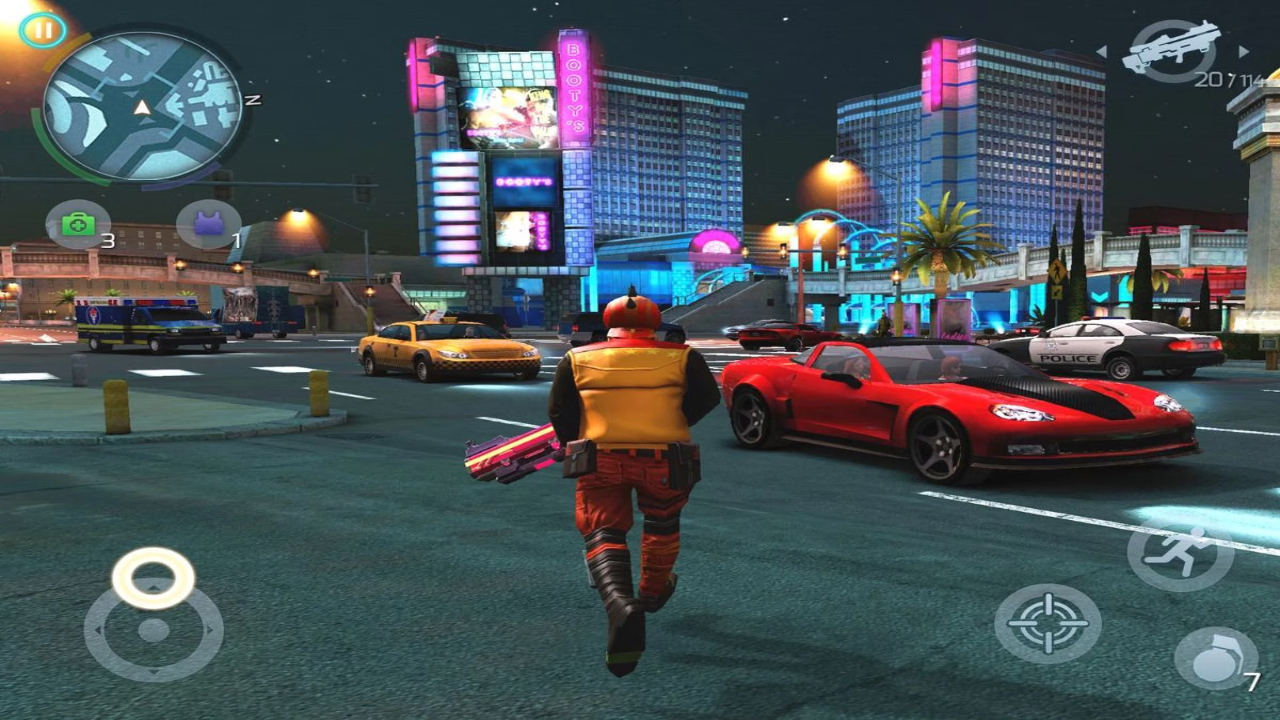Tap the armor count number 1
The width and height of the screenshot is (1280, 720).
point(235,241)
